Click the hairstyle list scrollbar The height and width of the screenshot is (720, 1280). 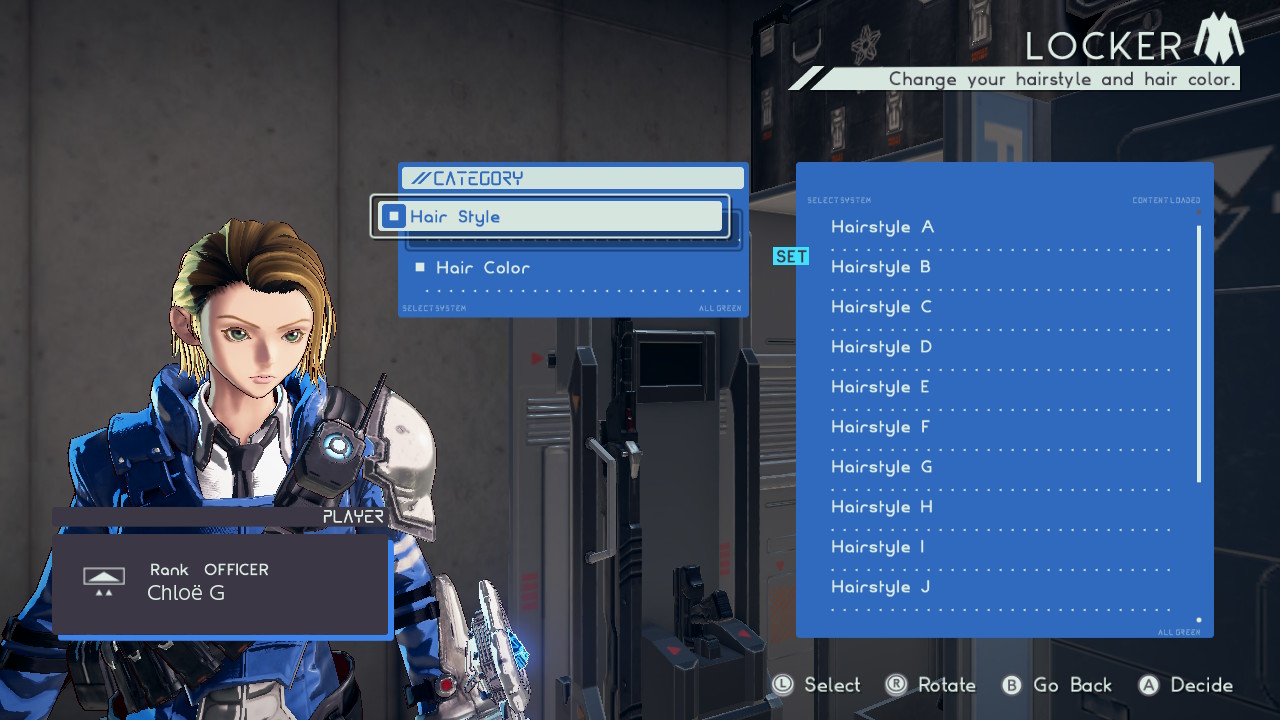coord(1199,354)
